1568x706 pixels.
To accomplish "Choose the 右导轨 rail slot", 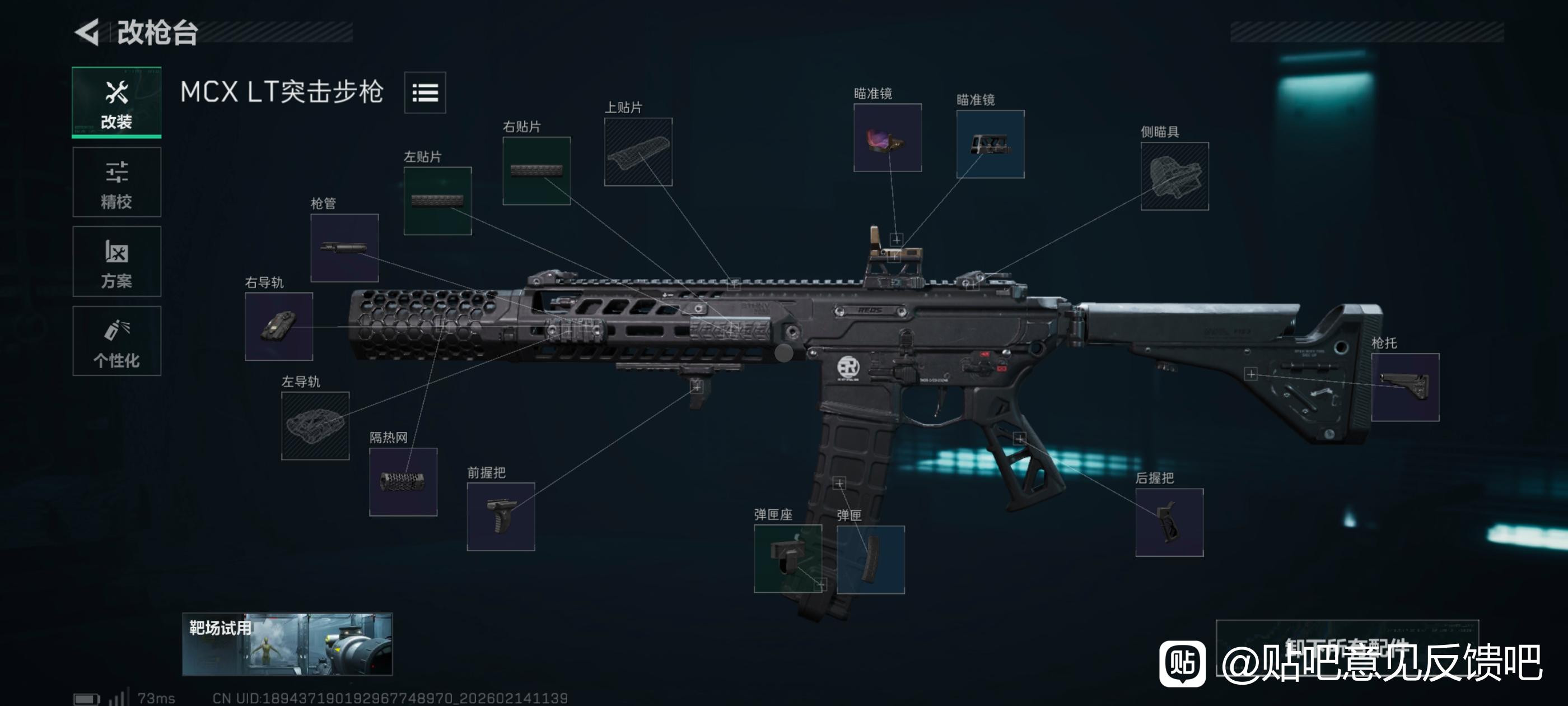I will (279, 327).
